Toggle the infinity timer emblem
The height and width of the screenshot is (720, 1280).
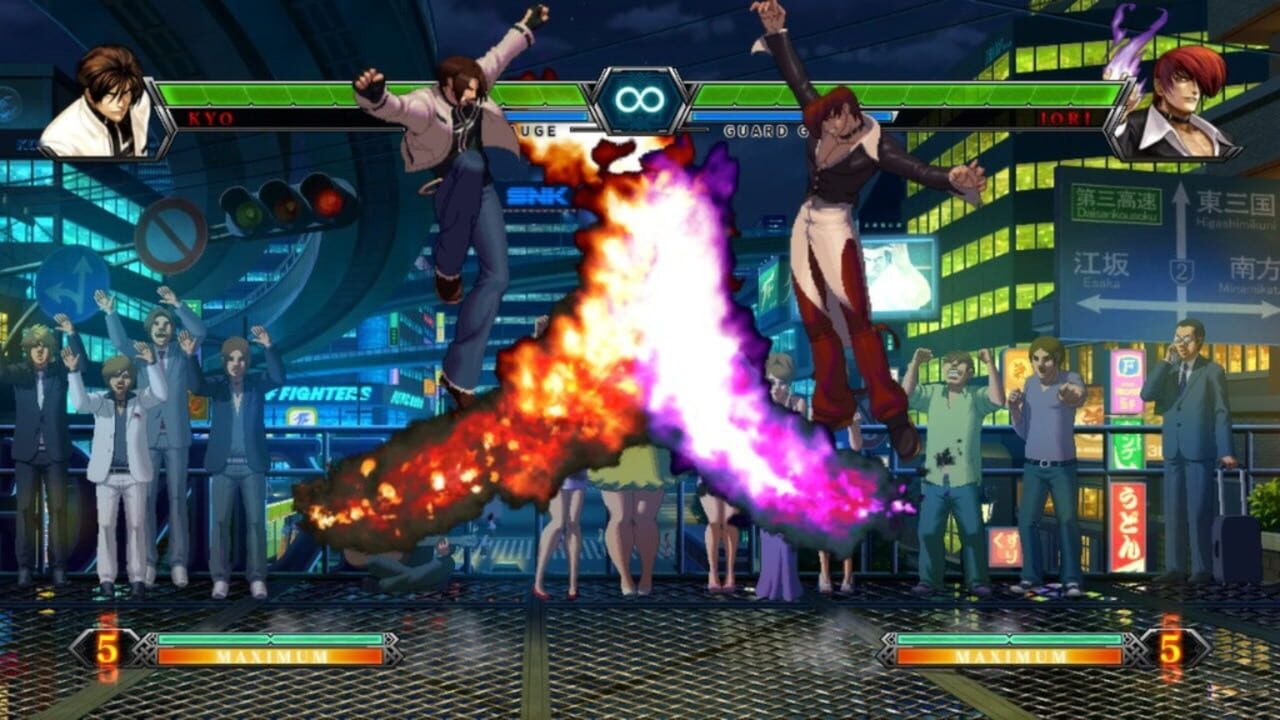pos(638,100)
